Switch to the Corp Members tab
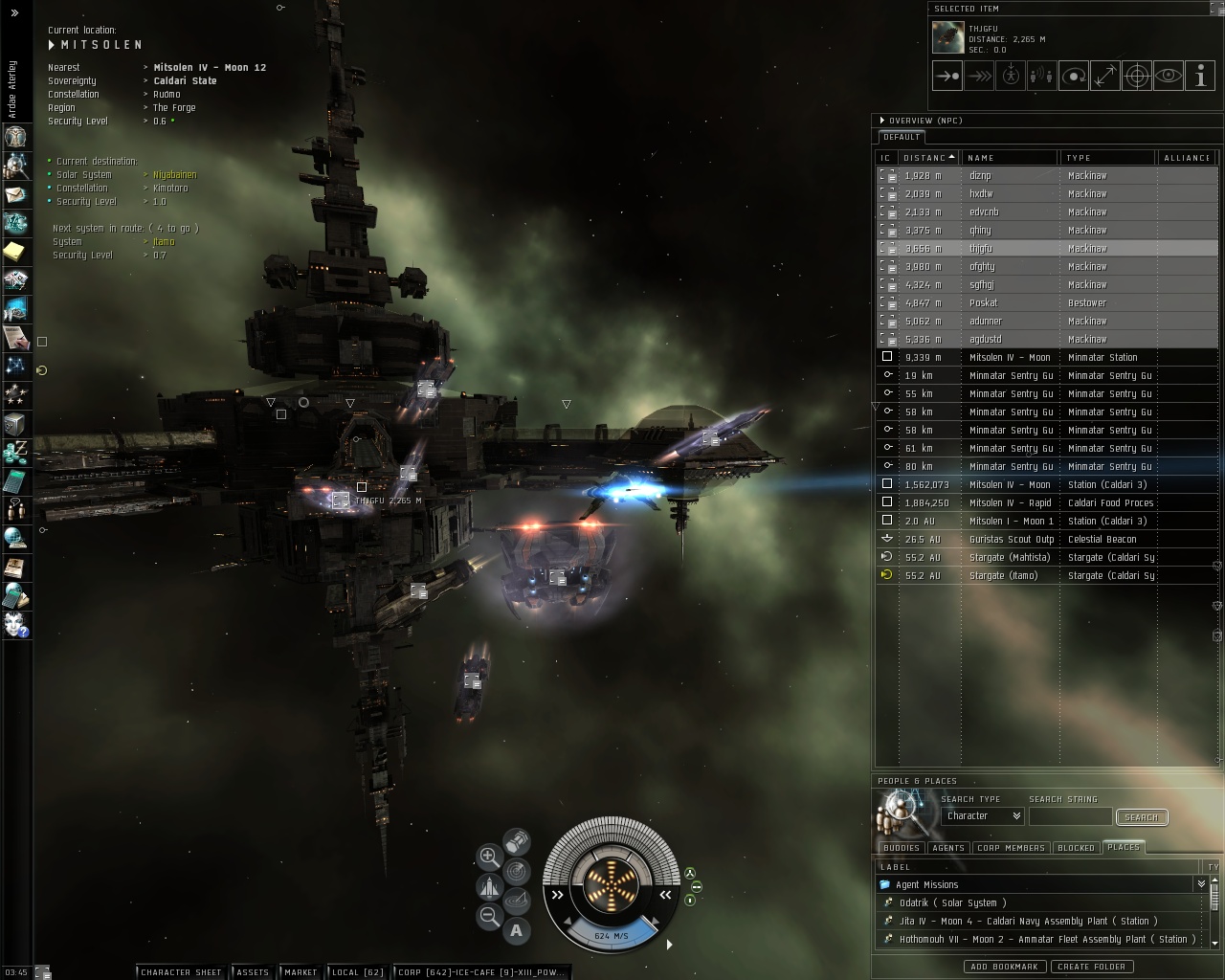Screen dimensions: 1225x980 (1011, 848)
